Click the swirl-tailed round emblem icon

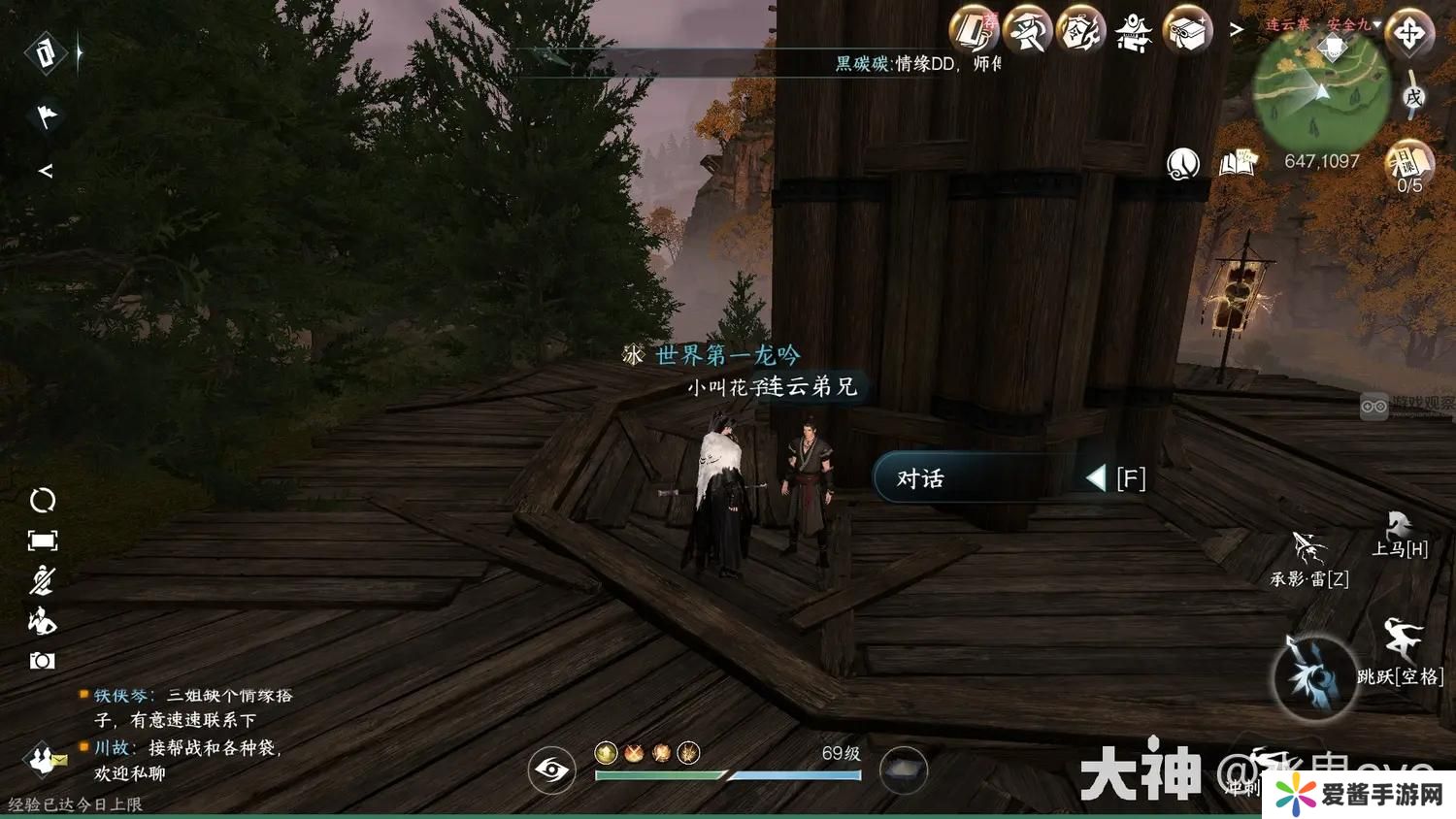(1183, 163)
